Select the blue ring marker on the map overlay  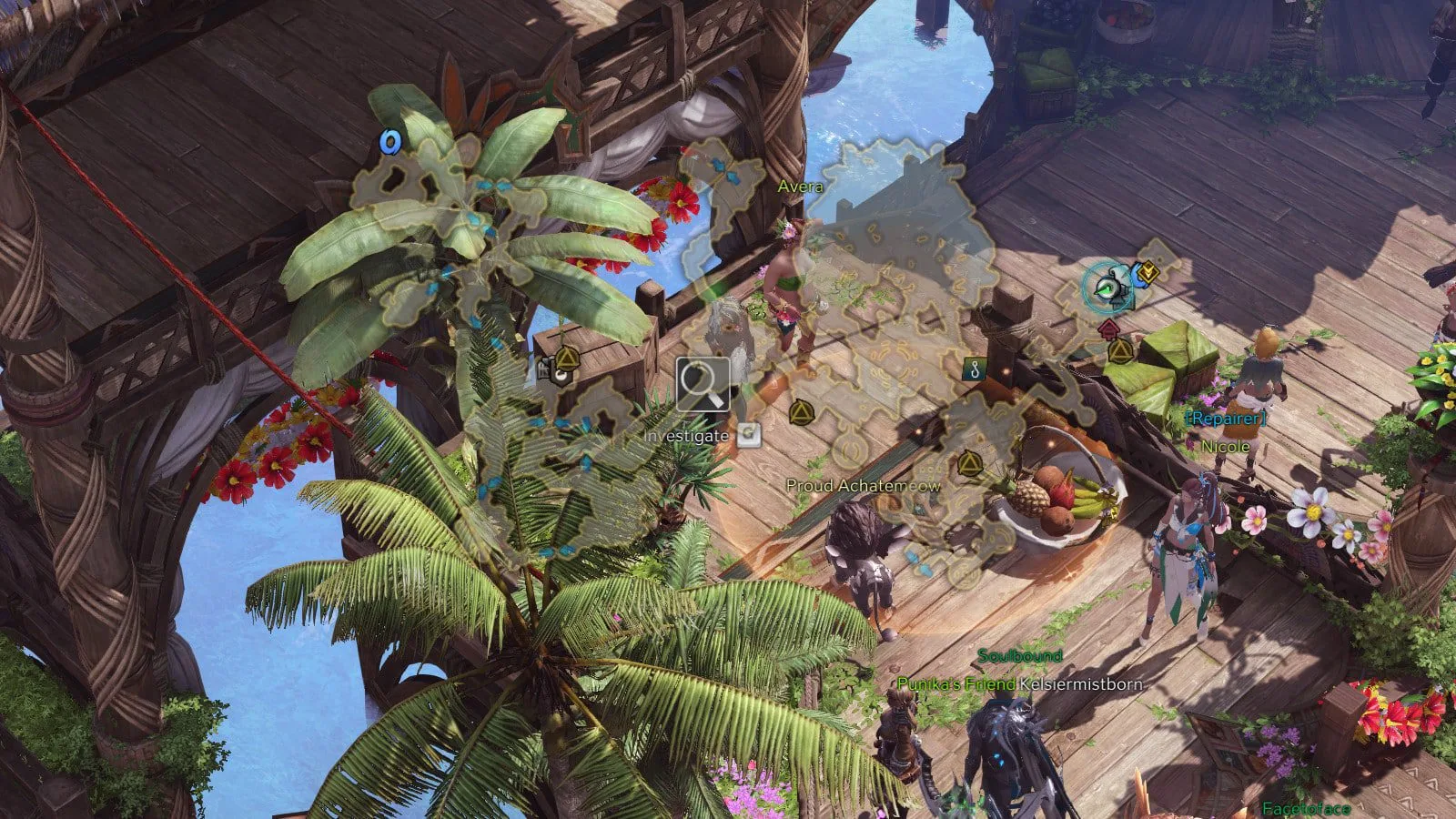[390, 143]
